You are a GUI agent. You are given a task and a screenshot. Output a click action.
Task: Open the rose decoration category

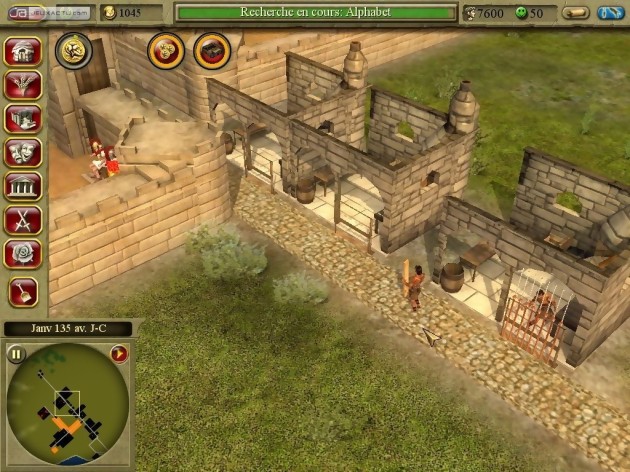tap(23, 253)
